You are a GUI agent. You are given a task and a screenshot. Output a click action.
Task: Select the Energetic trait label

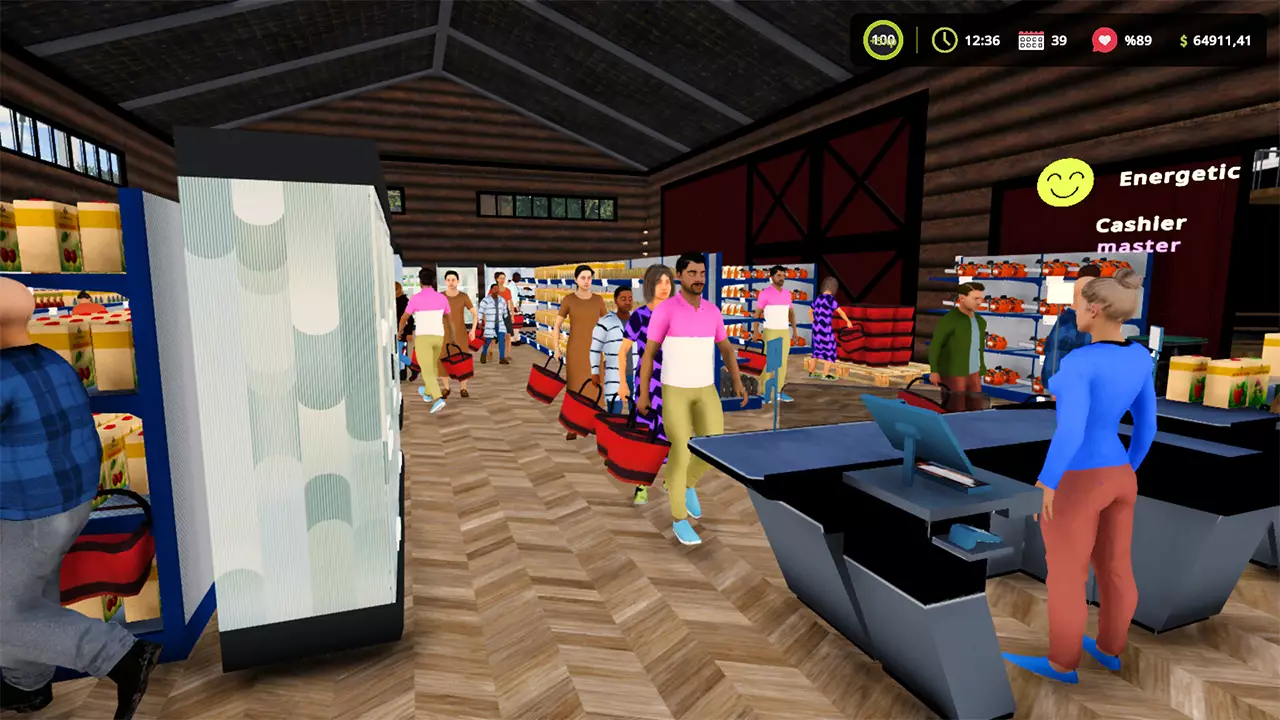1180,172
